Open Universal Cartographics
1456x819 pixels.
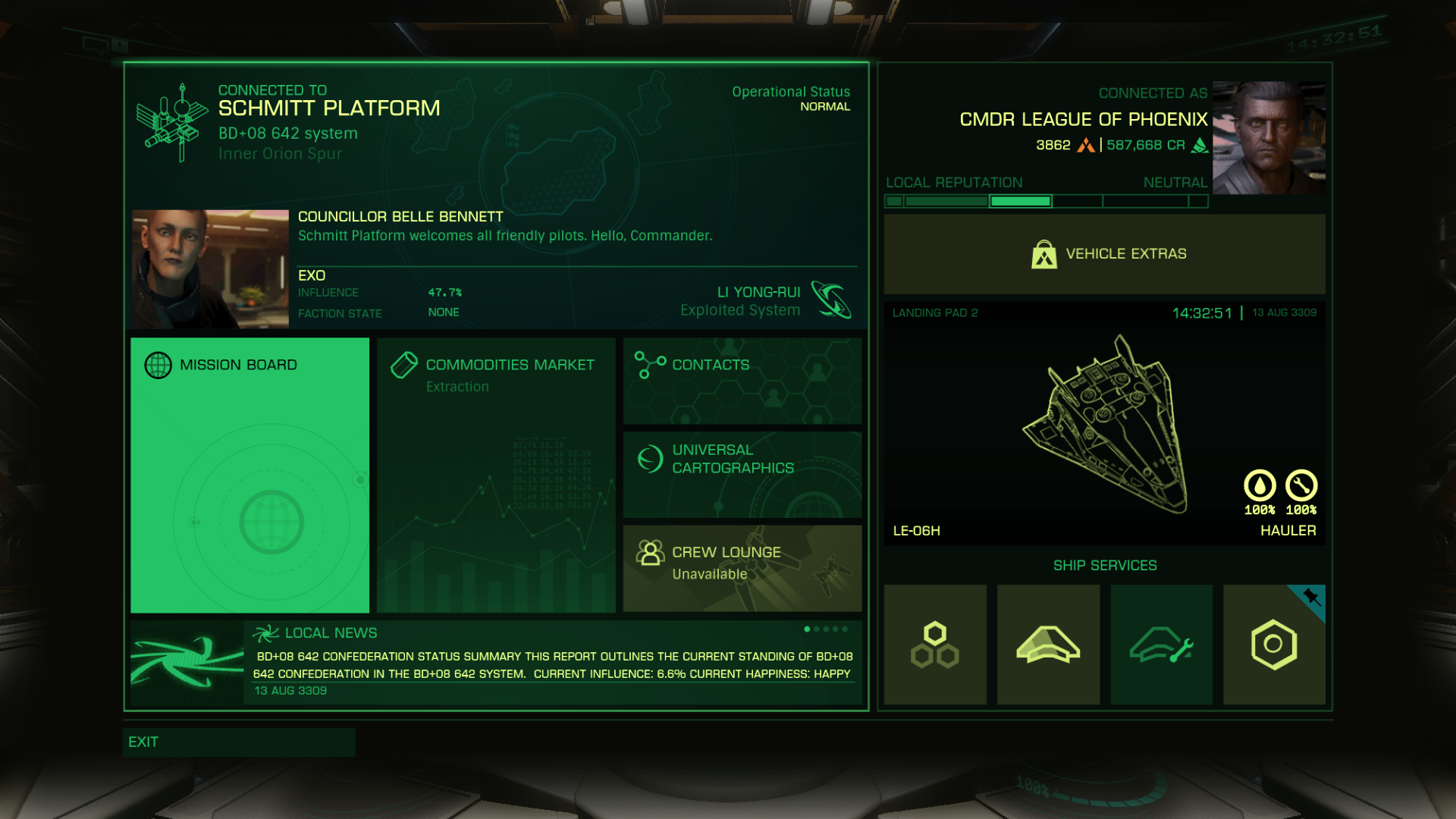742,475
